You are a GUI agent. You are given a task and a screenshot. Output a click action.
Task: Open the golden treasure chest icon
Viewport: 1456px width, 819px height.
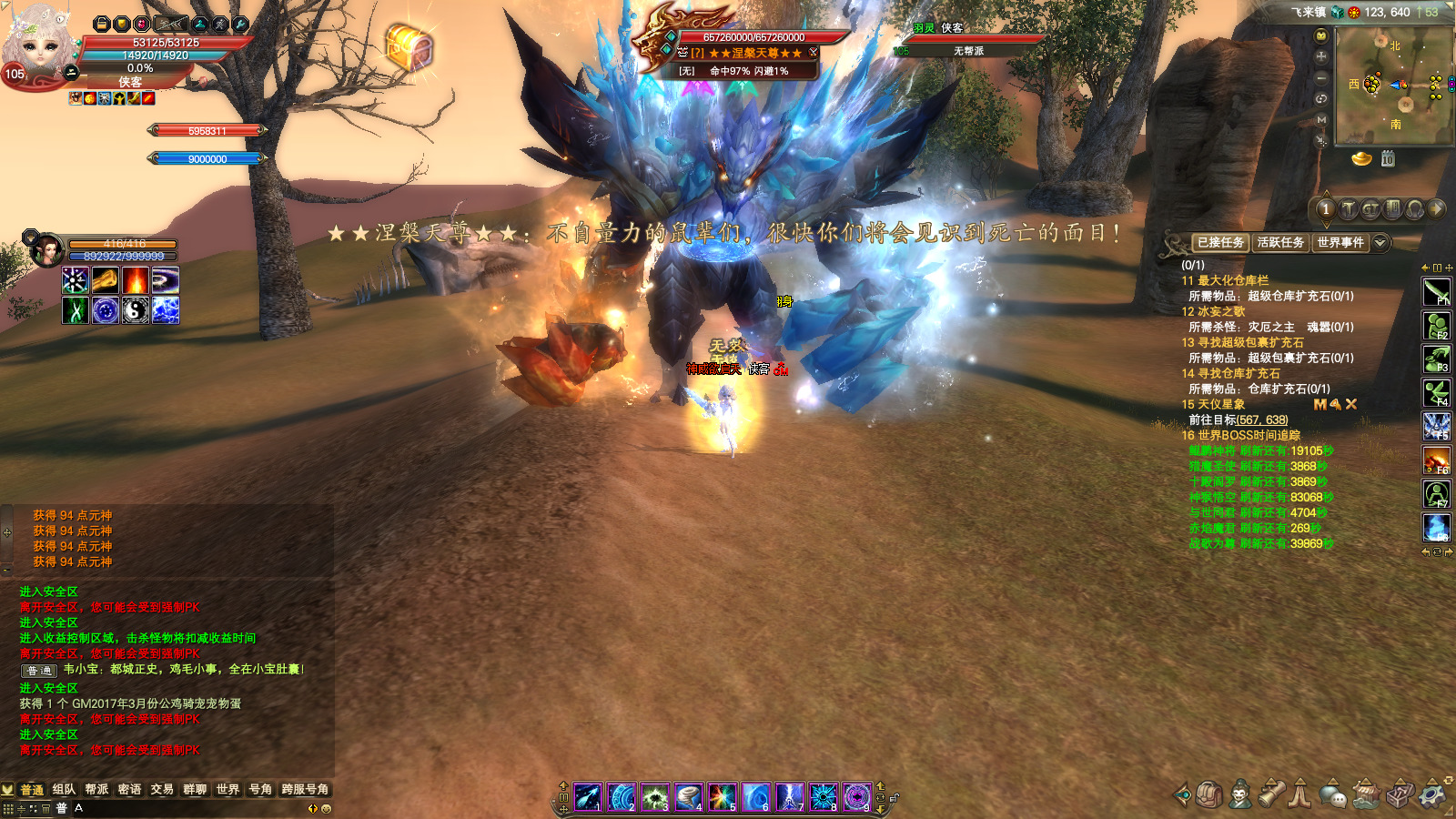[409, 46]
